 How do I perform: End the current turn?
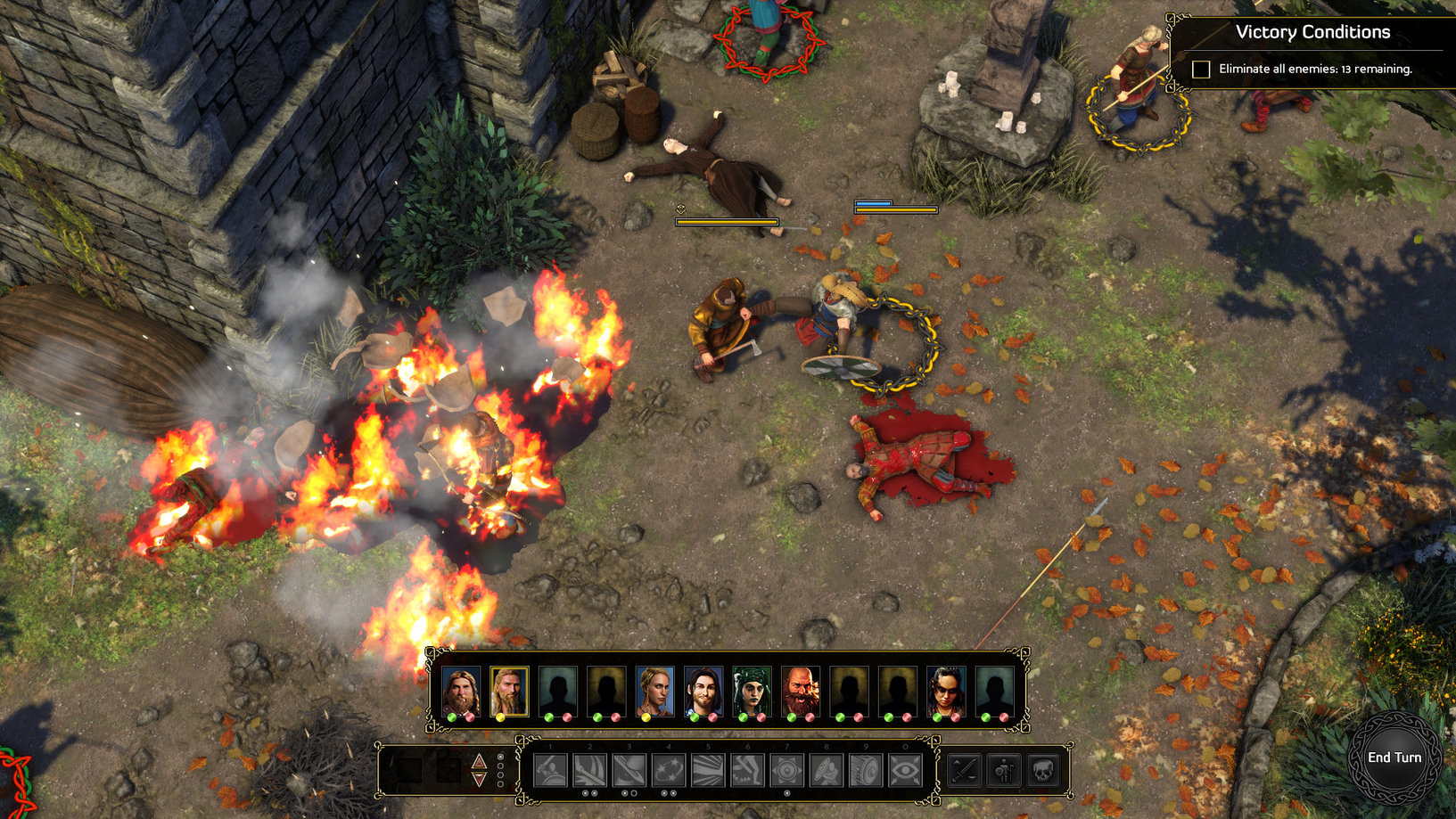[1394, 758]
